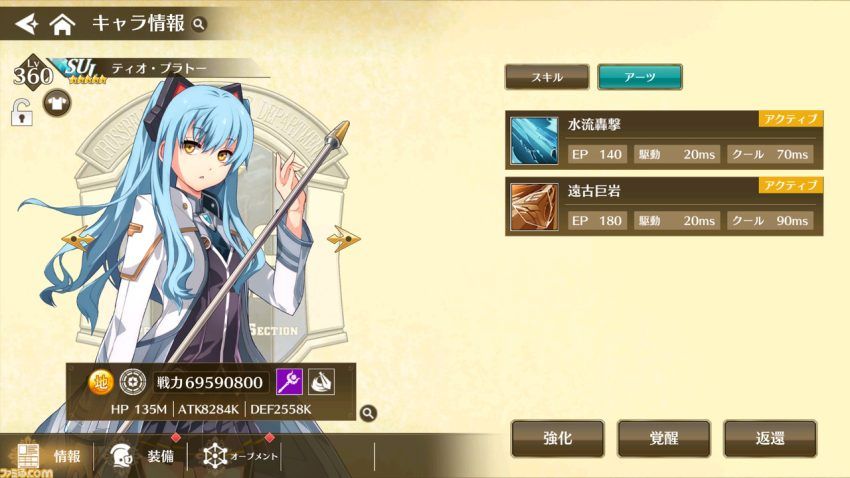
Task: Inspect stats with the magnifier icon
Action: click(368, 411)
